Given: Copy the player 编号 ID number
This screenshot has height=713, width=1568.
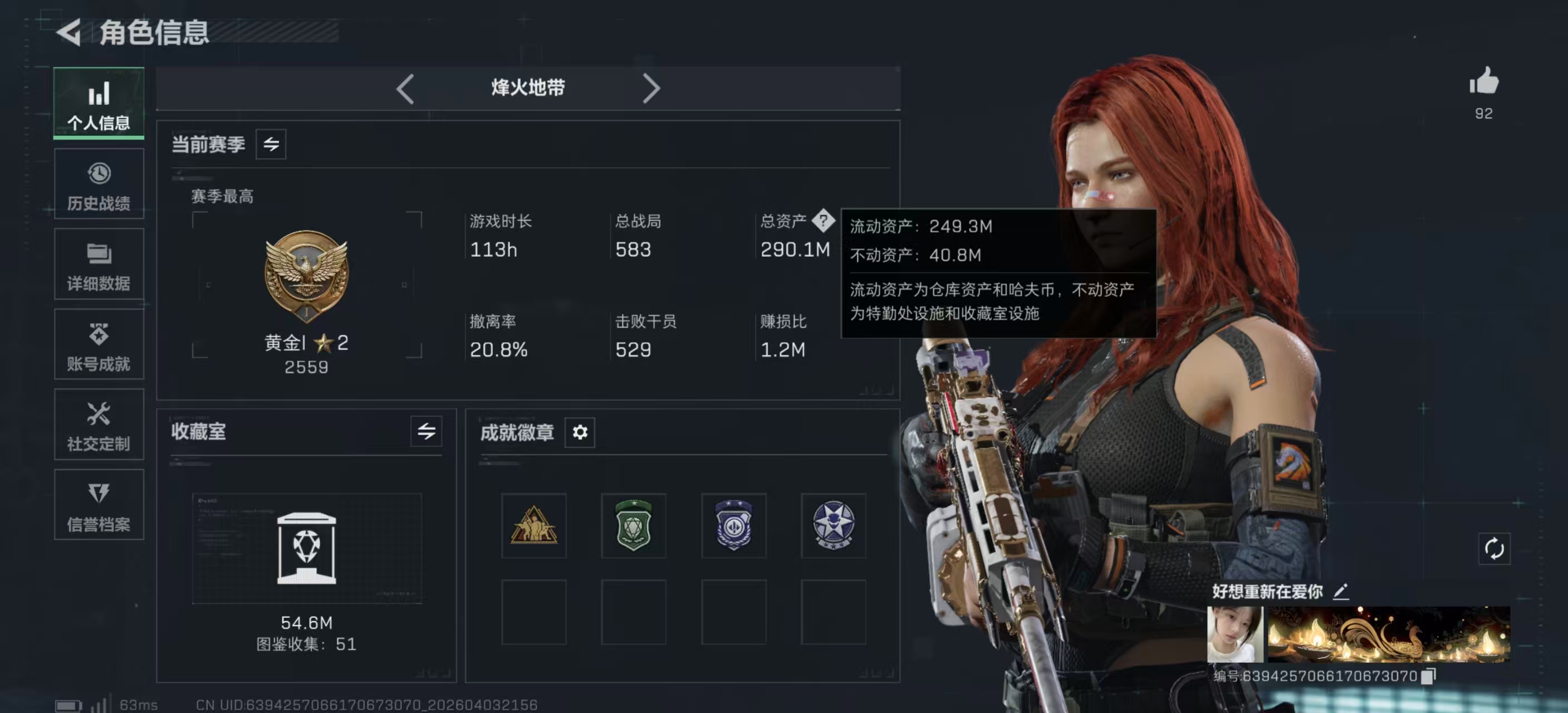Looking at the screenshot, I should pos(1429,676).
